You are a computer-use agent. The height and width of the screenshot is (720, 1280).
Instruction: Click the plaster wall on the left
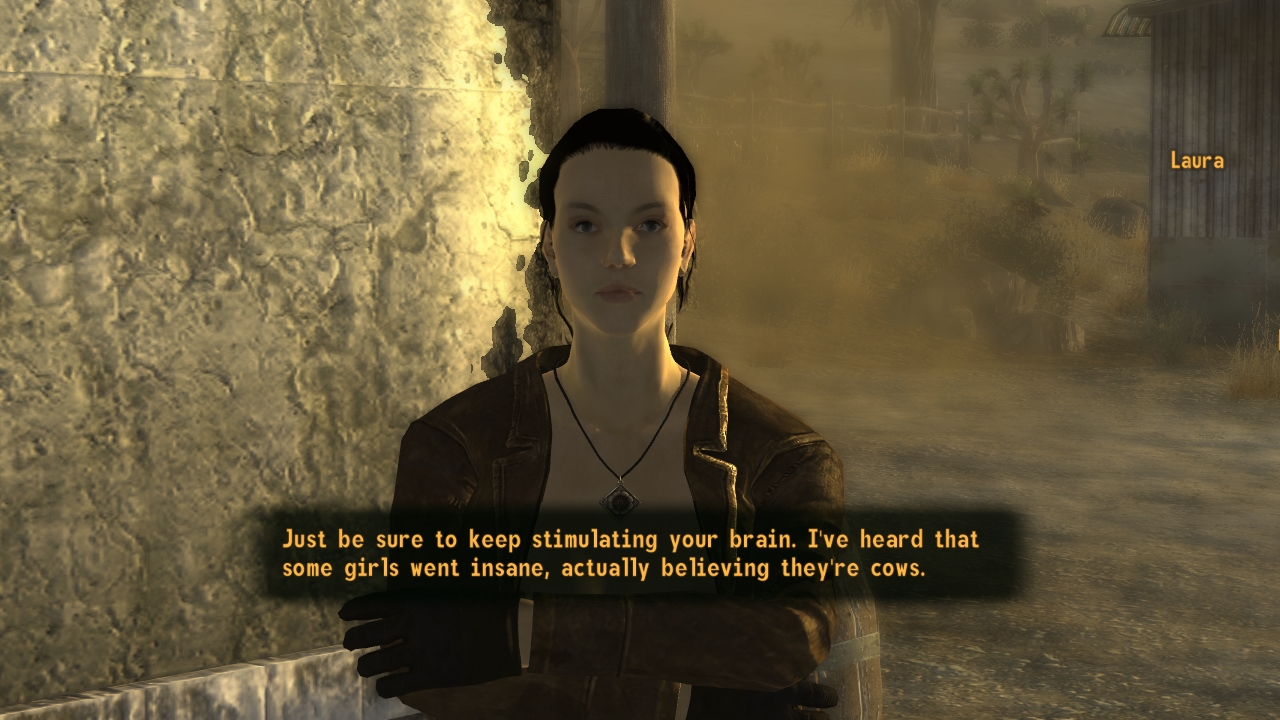point(200,250)
